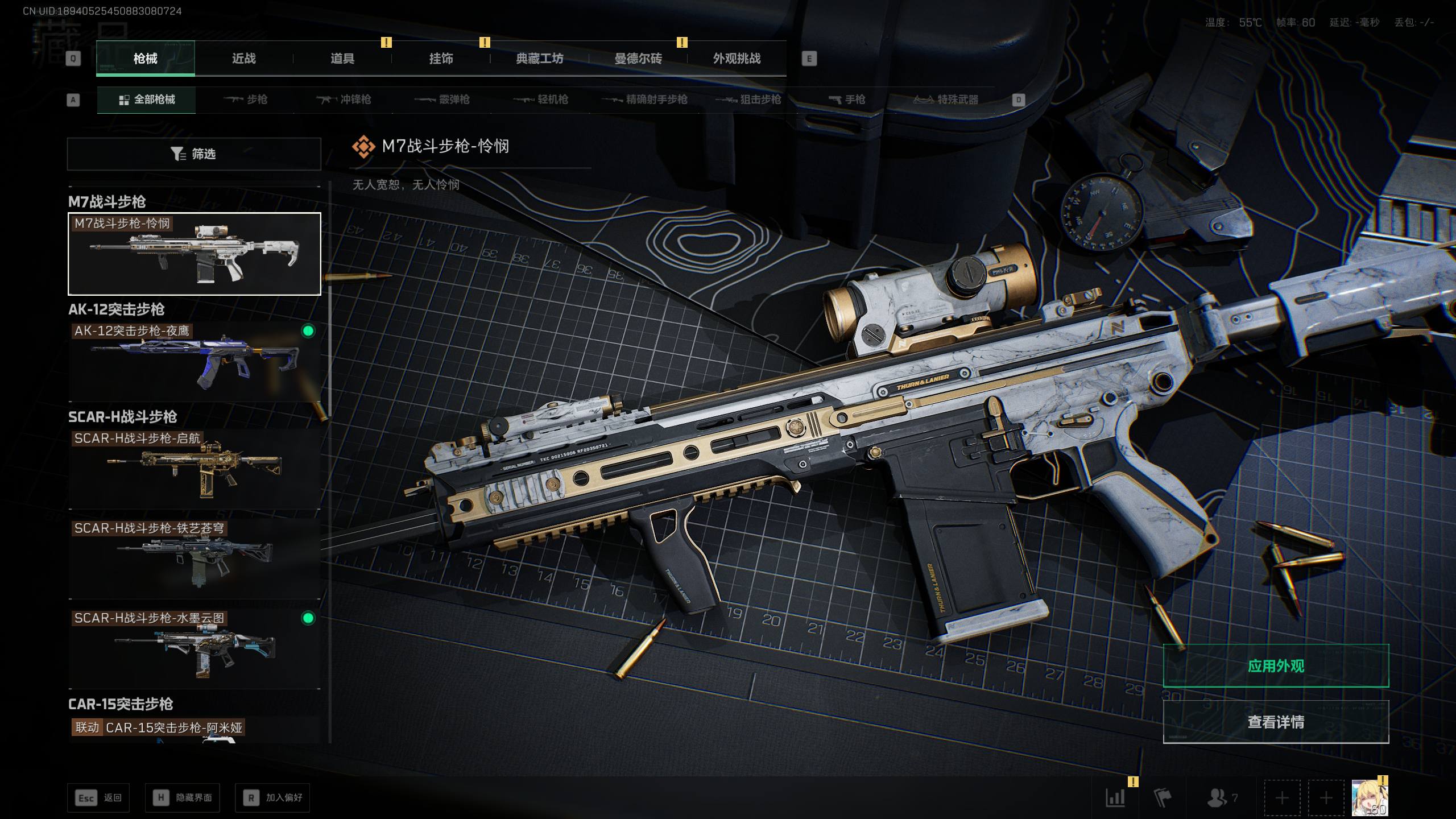Select the 挂饰 charms tab
1456x819 pixels.
pyautogui.click(x=441, y=59)
